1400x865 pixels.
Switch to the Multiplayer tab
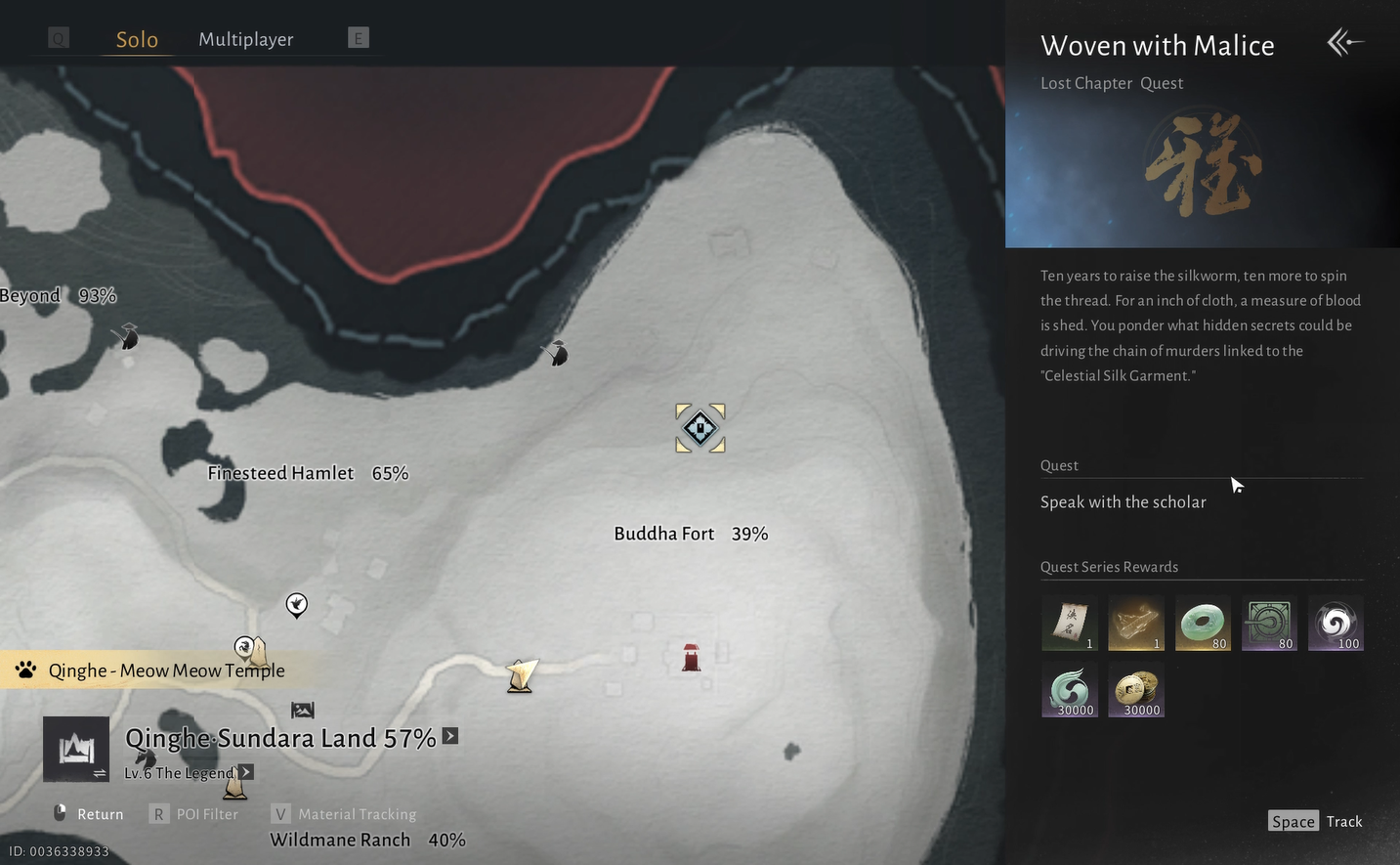point(245,39)
